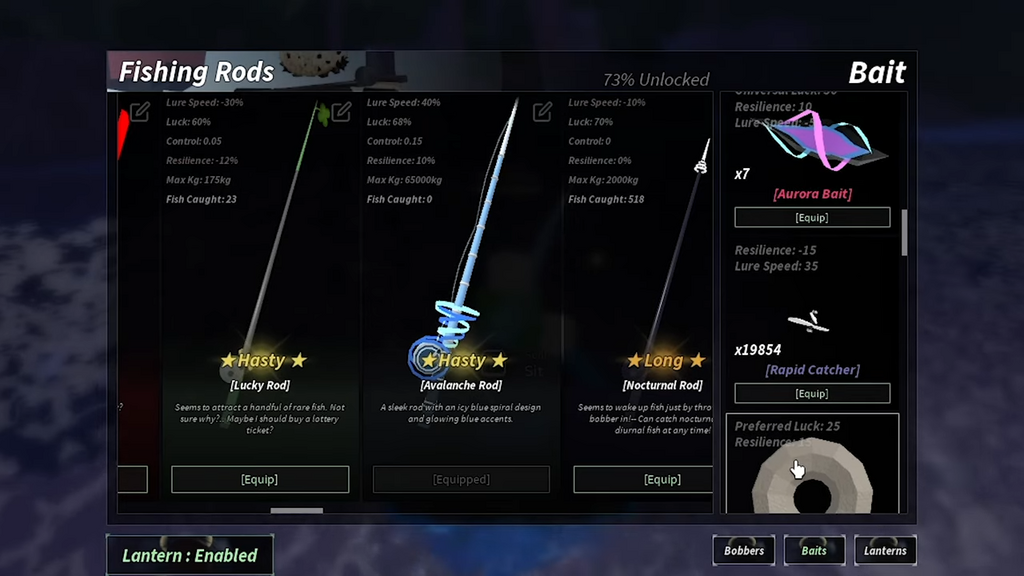Equip the Nocturnal Rod
Viewport: 1024px width, 576px height.
661,479
